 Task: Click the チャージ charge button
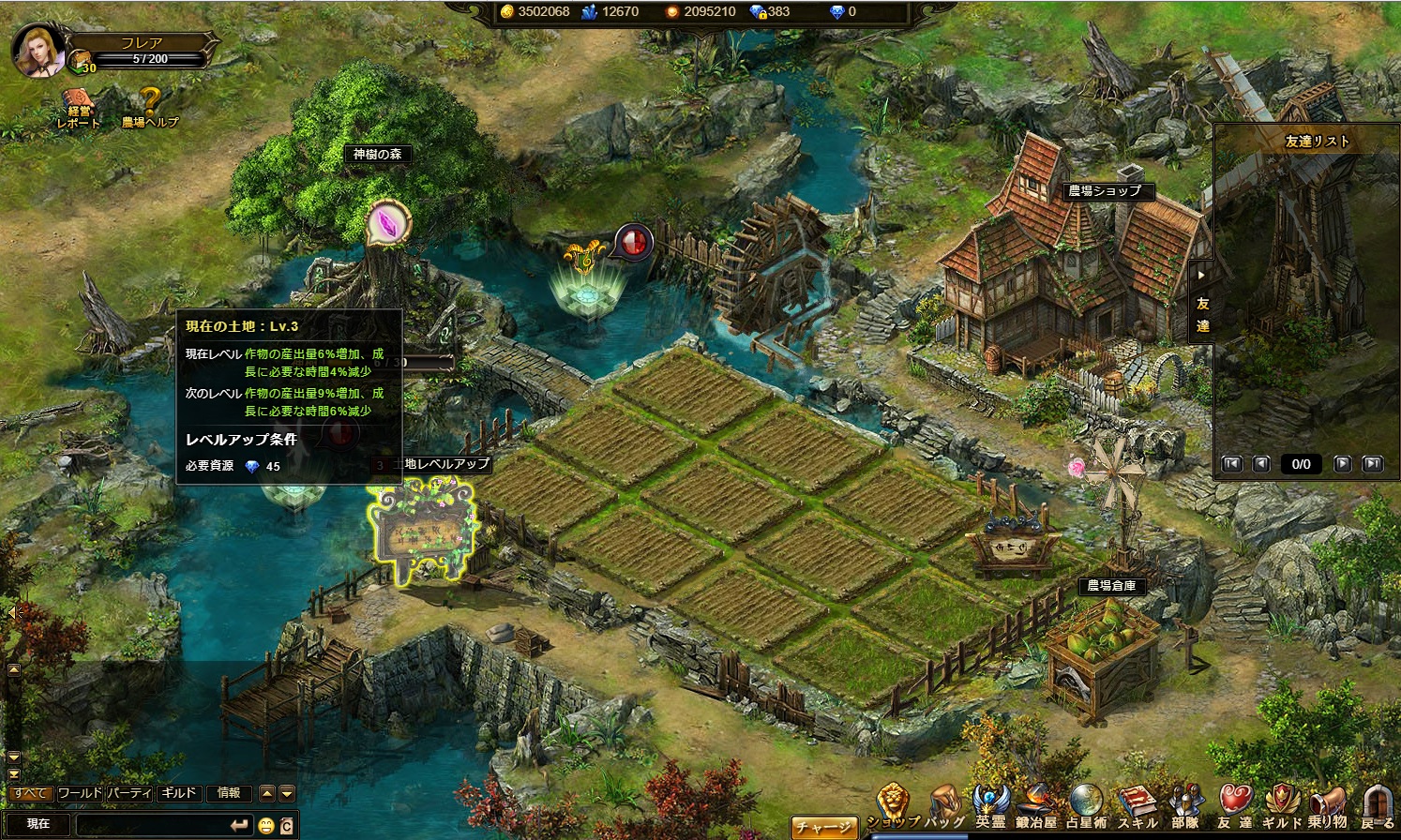click(x=823, y=826)
